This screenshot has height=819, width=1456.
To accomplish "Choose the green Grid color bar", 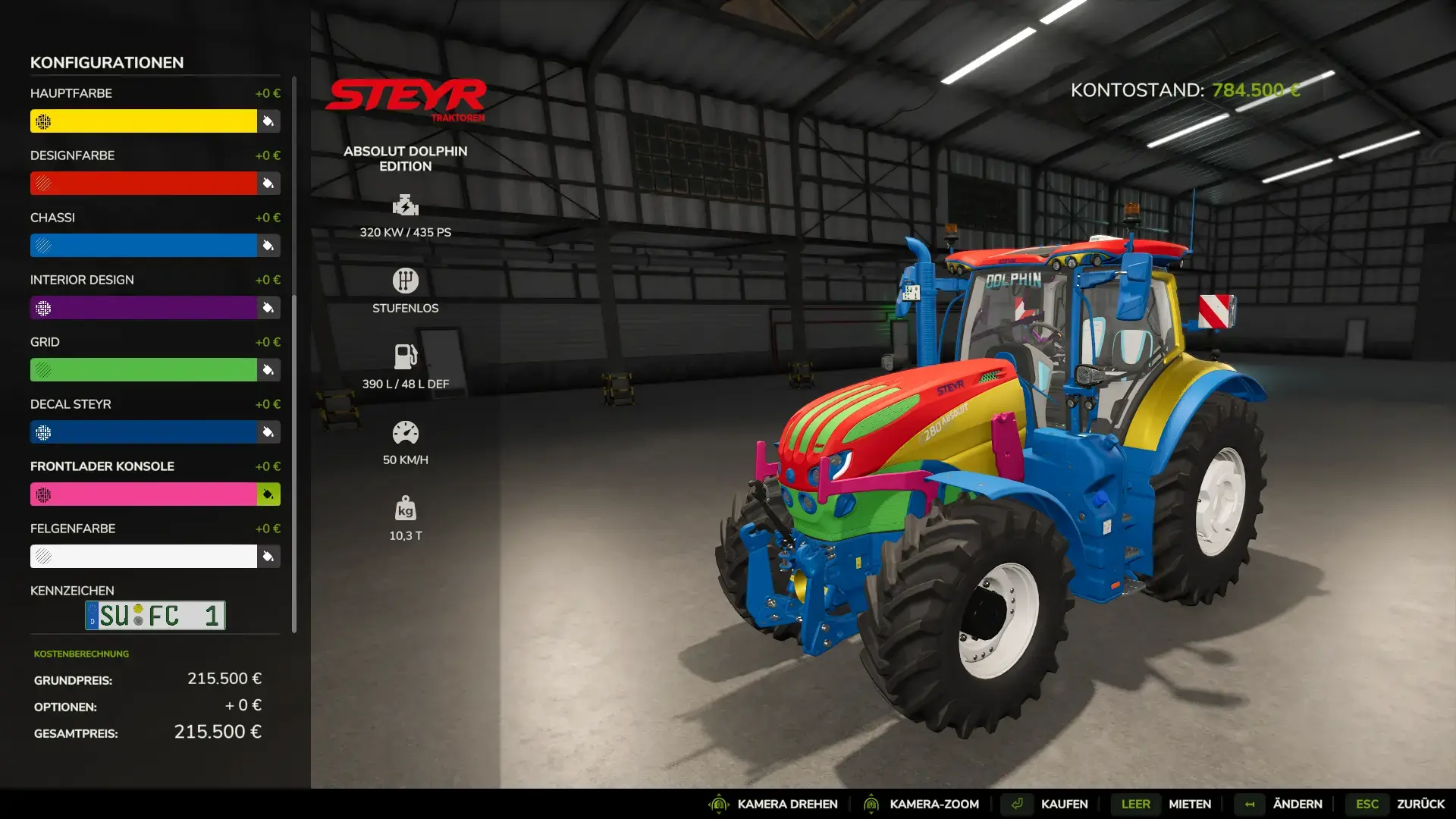I will (143, 370).
